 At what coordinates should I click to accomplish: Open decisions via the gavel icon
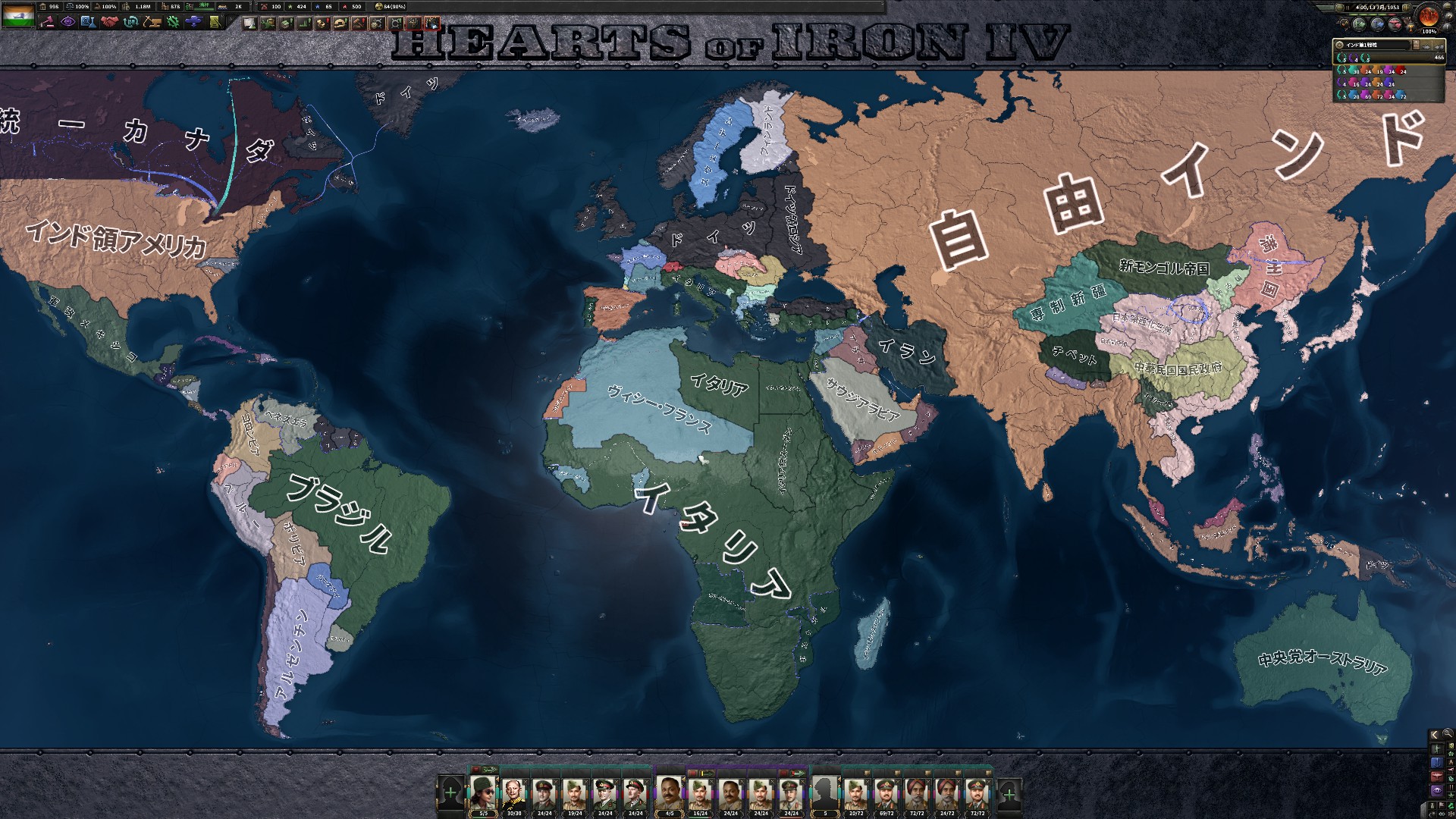pyautogui.click(x=47, y=22)
